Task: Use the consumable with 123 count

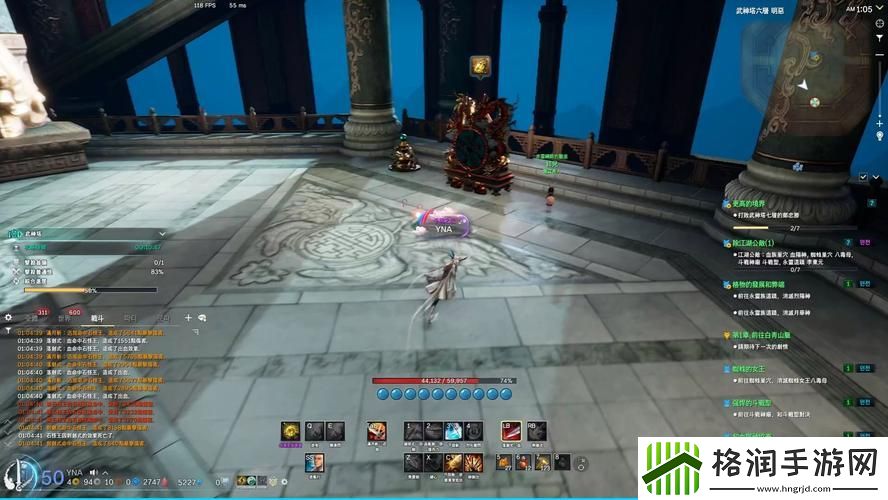Action: 544,461
